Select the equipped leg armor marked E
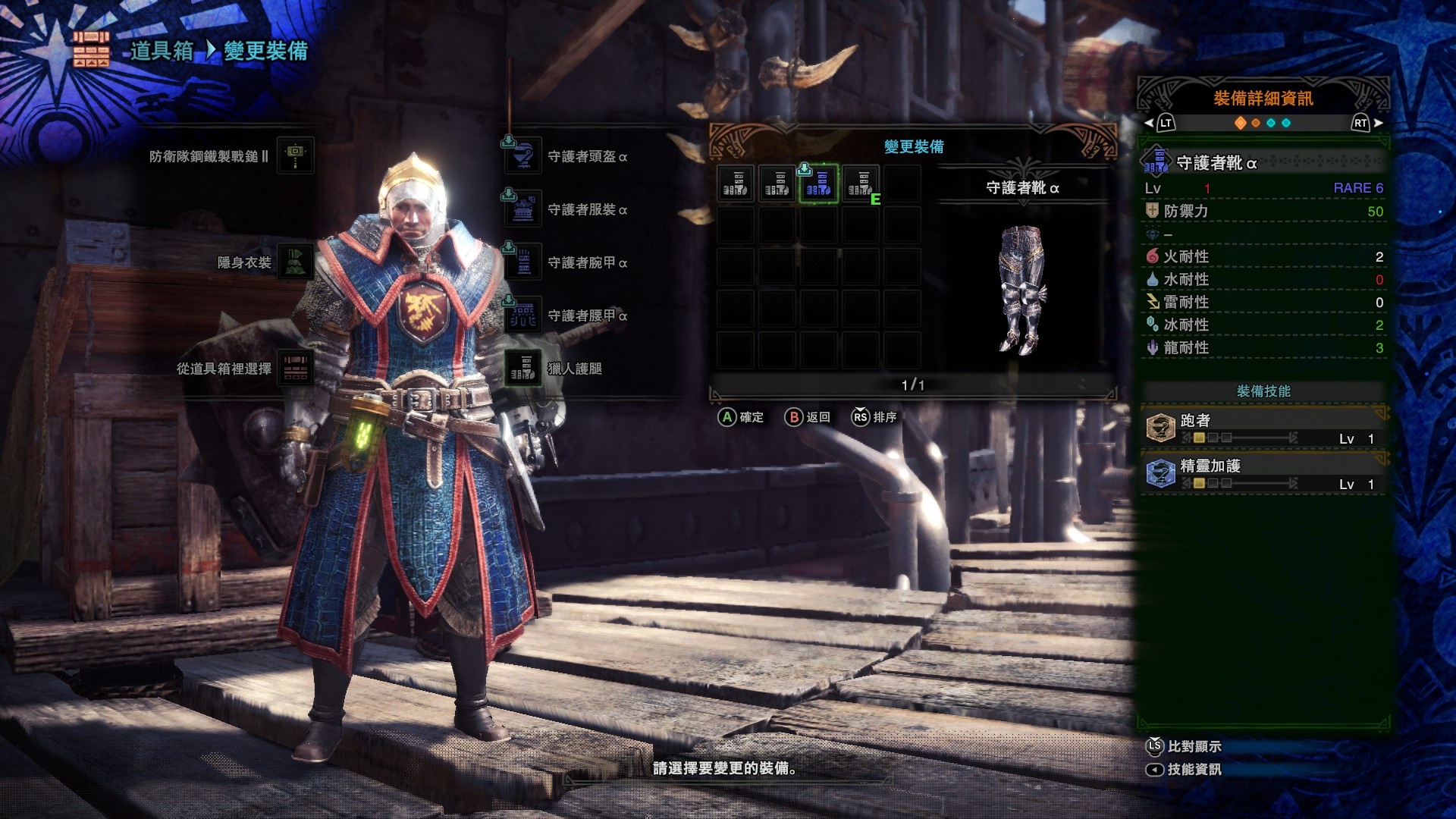Image resolution: width=1456 pixels, height=819 pixels. [x=861, y=184]
